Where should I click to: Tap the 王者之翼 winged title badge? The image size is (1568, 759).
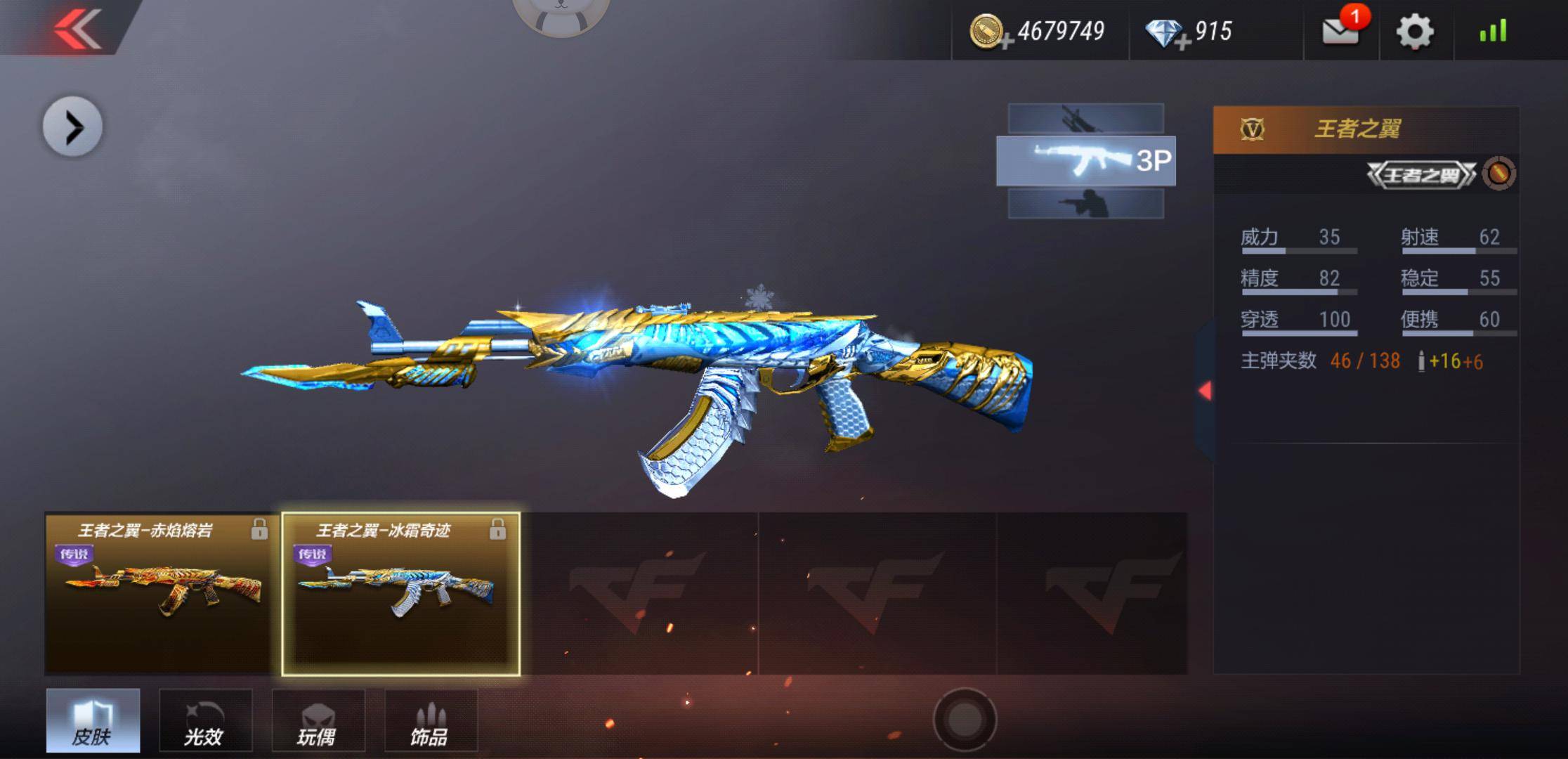click(1421, 174)
